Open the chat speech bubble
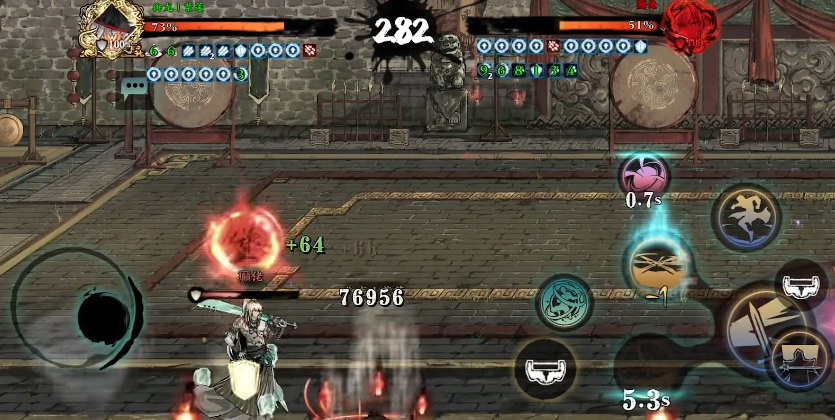835x420 pixels. [x=131, y=90]
